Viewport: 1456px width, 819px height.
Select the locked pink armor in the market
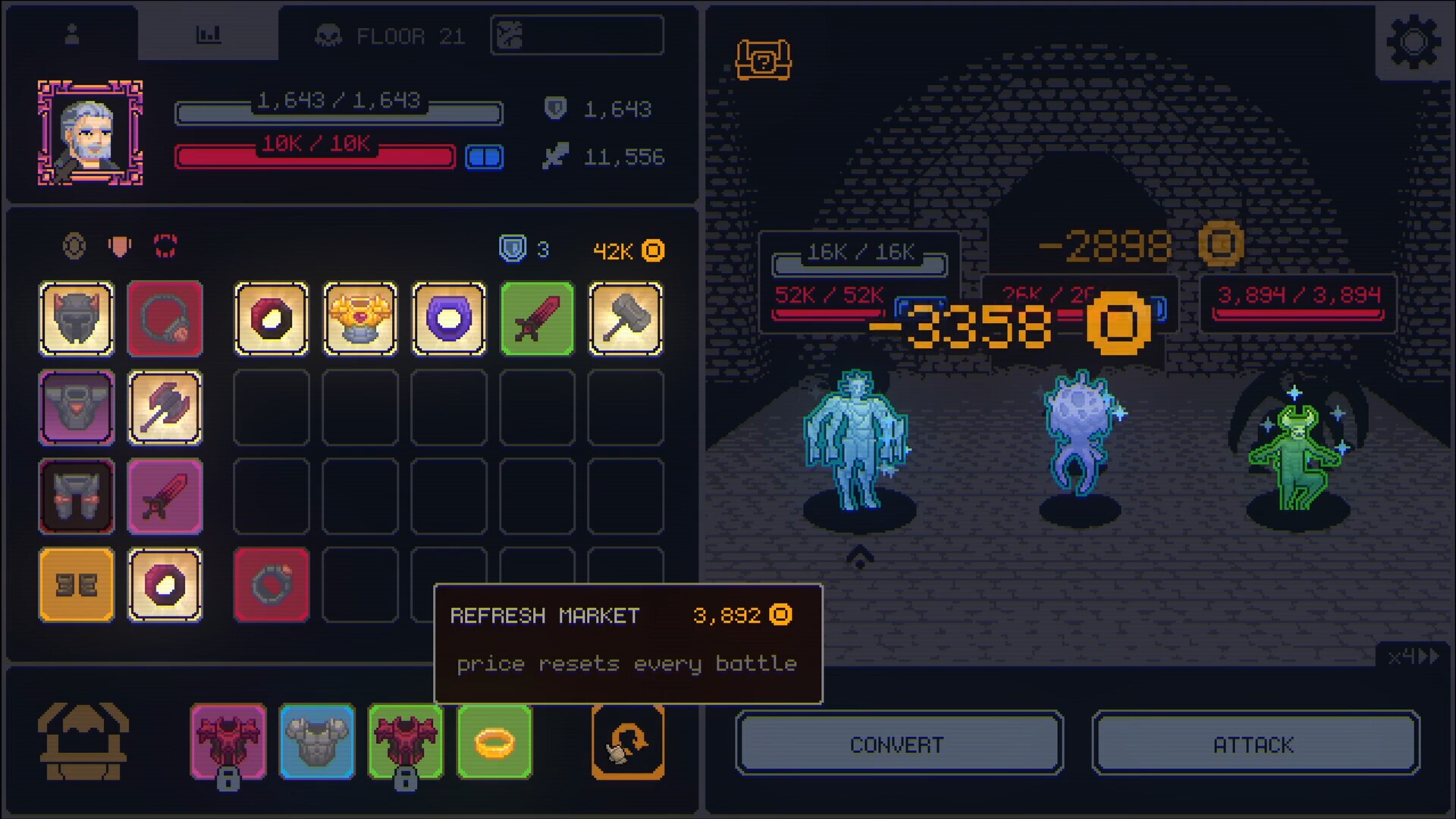coord(228,742)
